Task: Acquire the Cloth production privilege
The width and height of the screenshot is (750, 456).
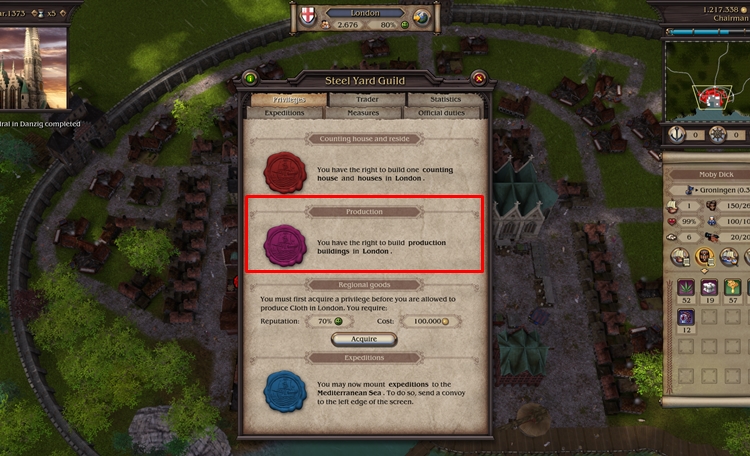Action: (365, 339)
